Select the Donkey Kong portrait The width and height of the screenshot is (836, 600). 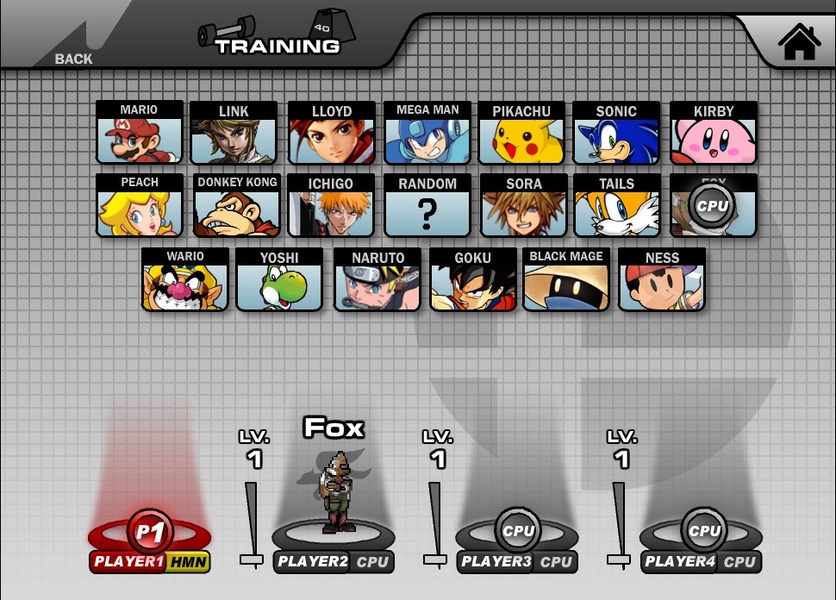(x=236, y=204)
